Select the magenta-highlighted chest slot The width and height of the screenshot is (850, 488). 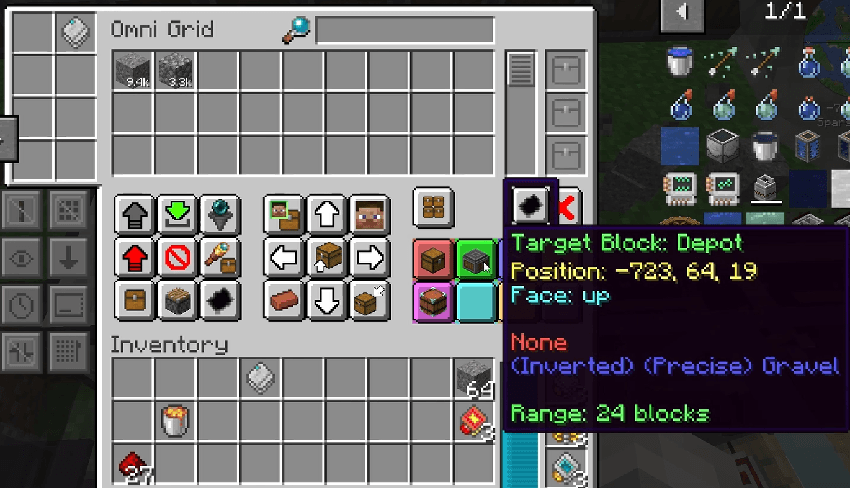coord(434,301)
